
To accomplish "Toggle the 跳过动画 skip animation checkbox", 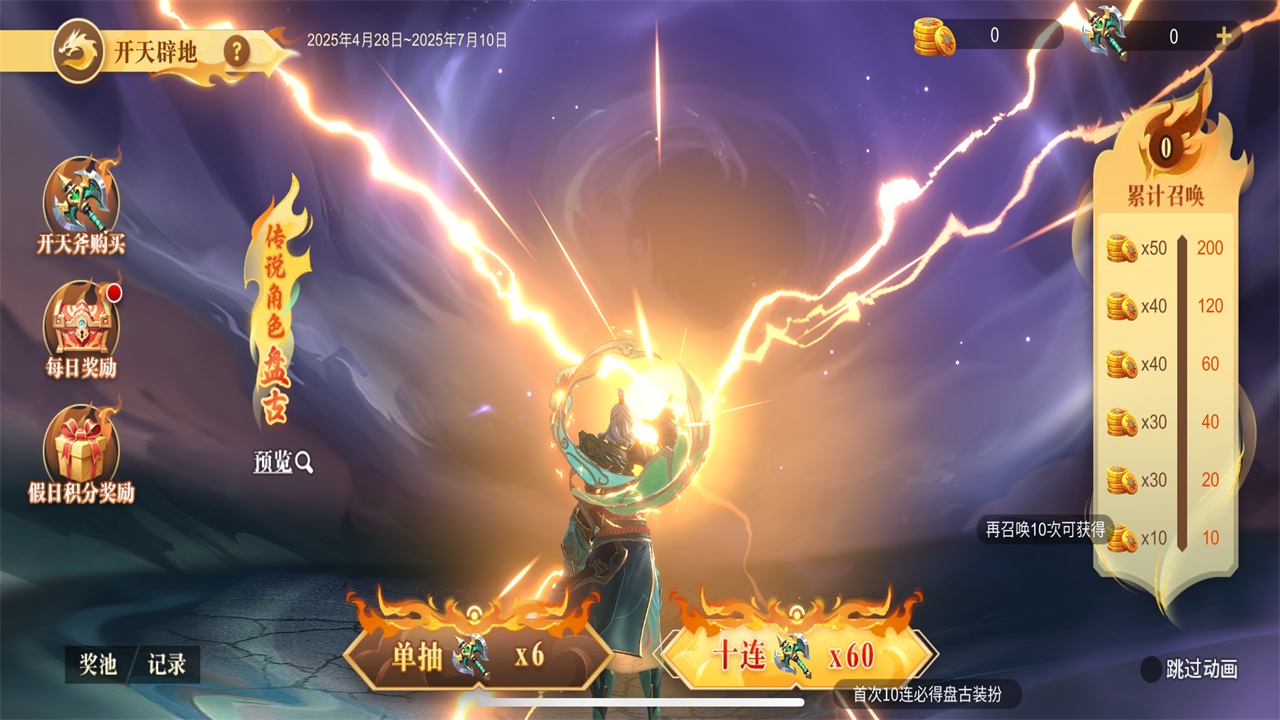I will 1153,669.
